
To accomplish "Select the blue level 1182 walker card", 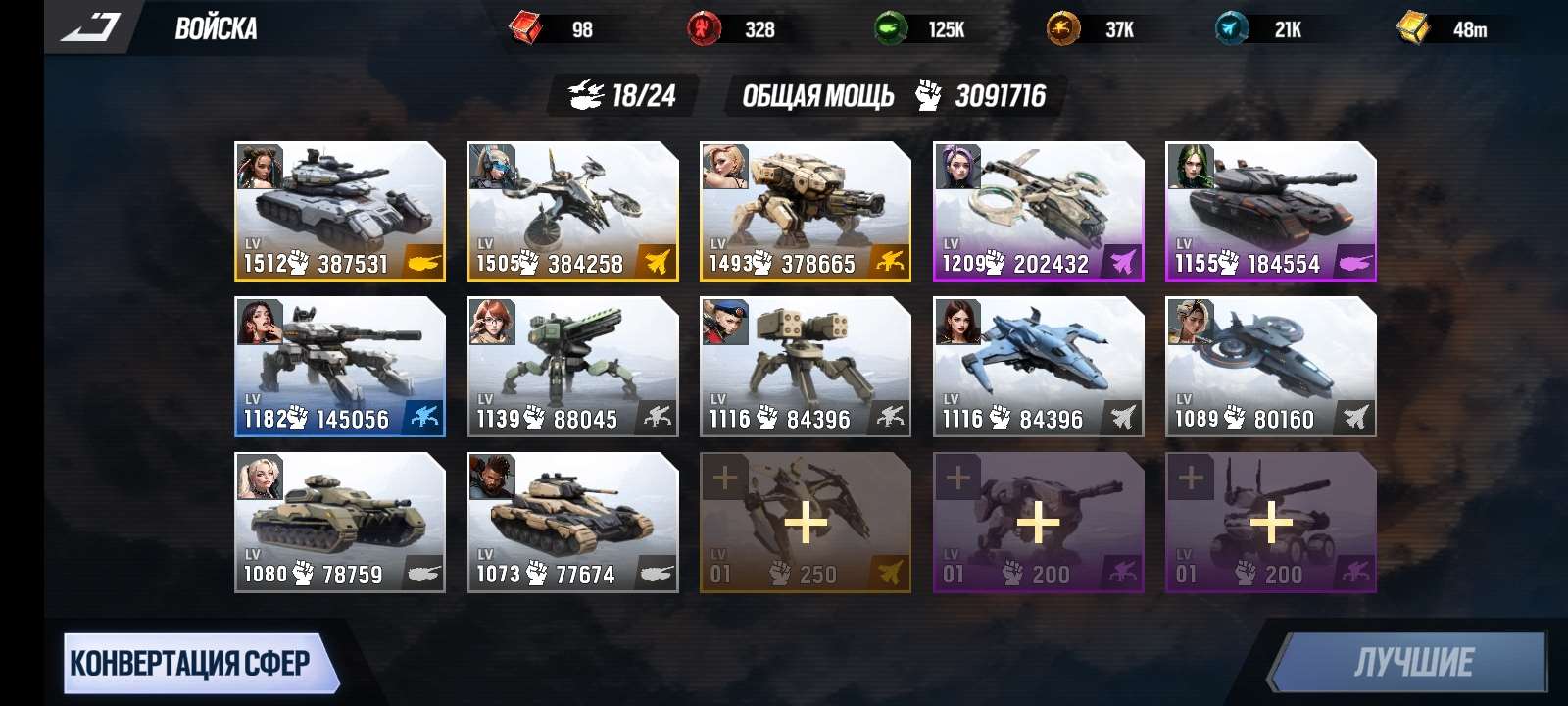I will coord(339,366).
